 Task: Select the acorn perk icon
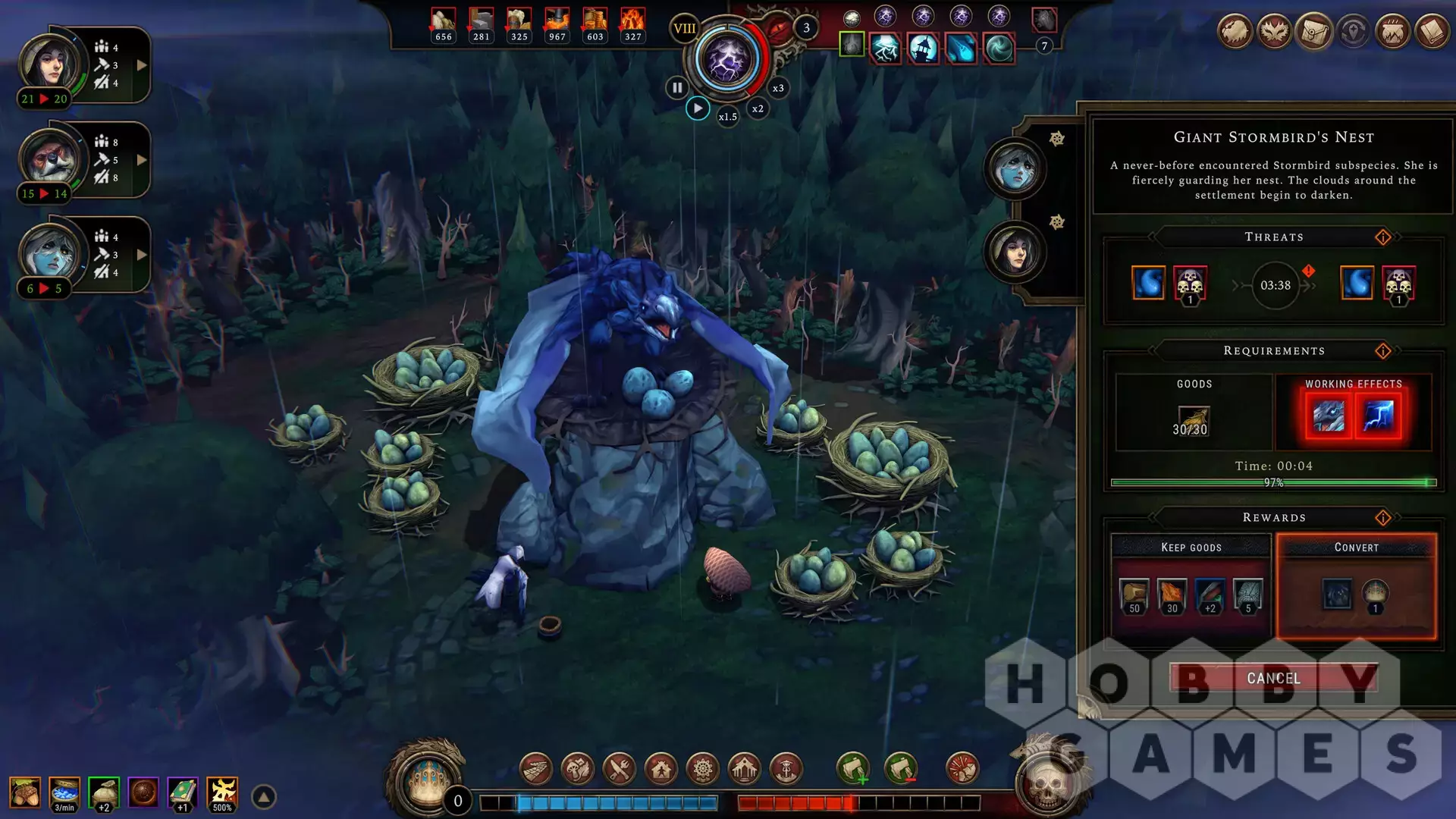[25, 793]
